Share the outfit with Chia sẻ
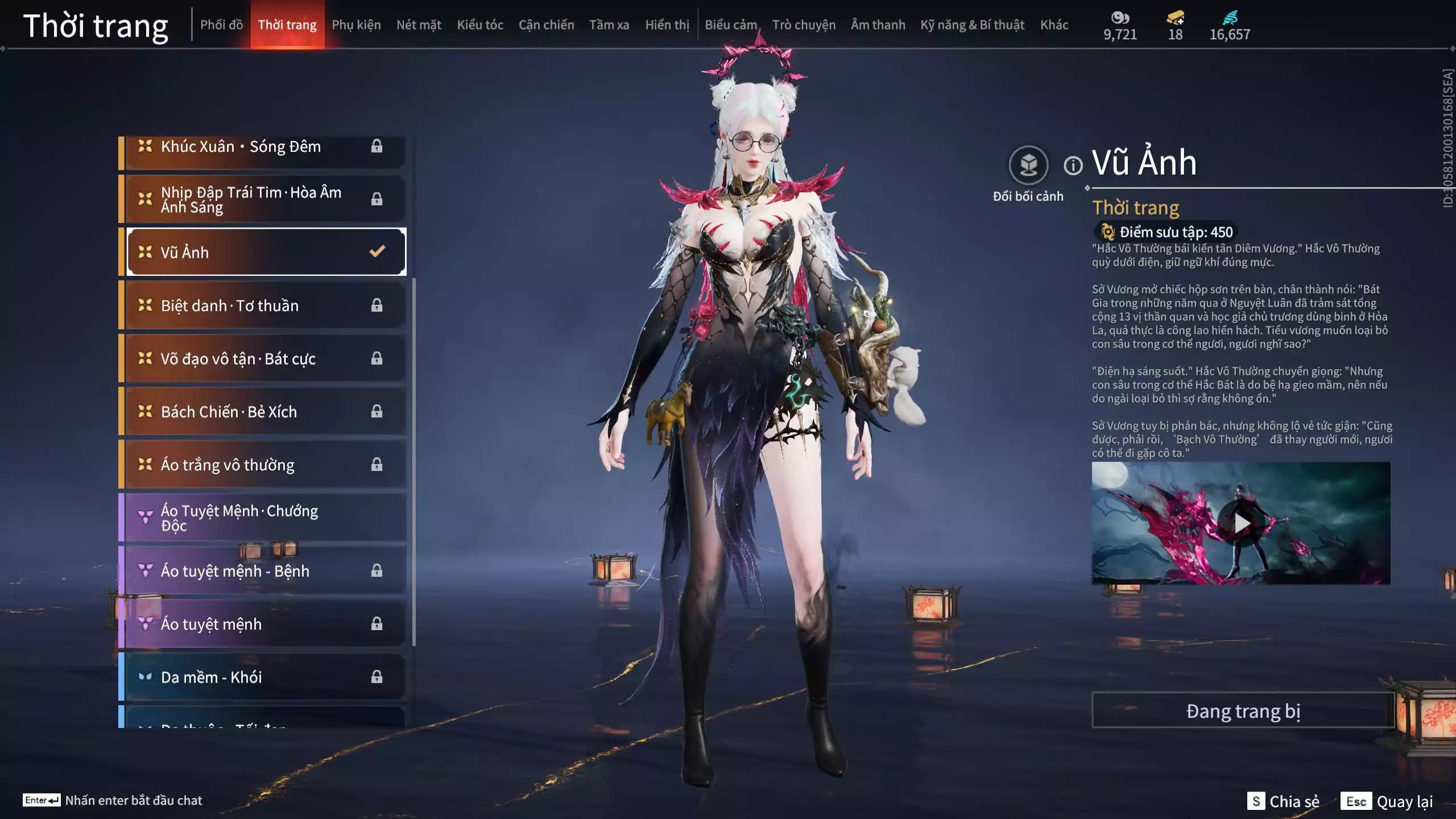 (1283, 801)
